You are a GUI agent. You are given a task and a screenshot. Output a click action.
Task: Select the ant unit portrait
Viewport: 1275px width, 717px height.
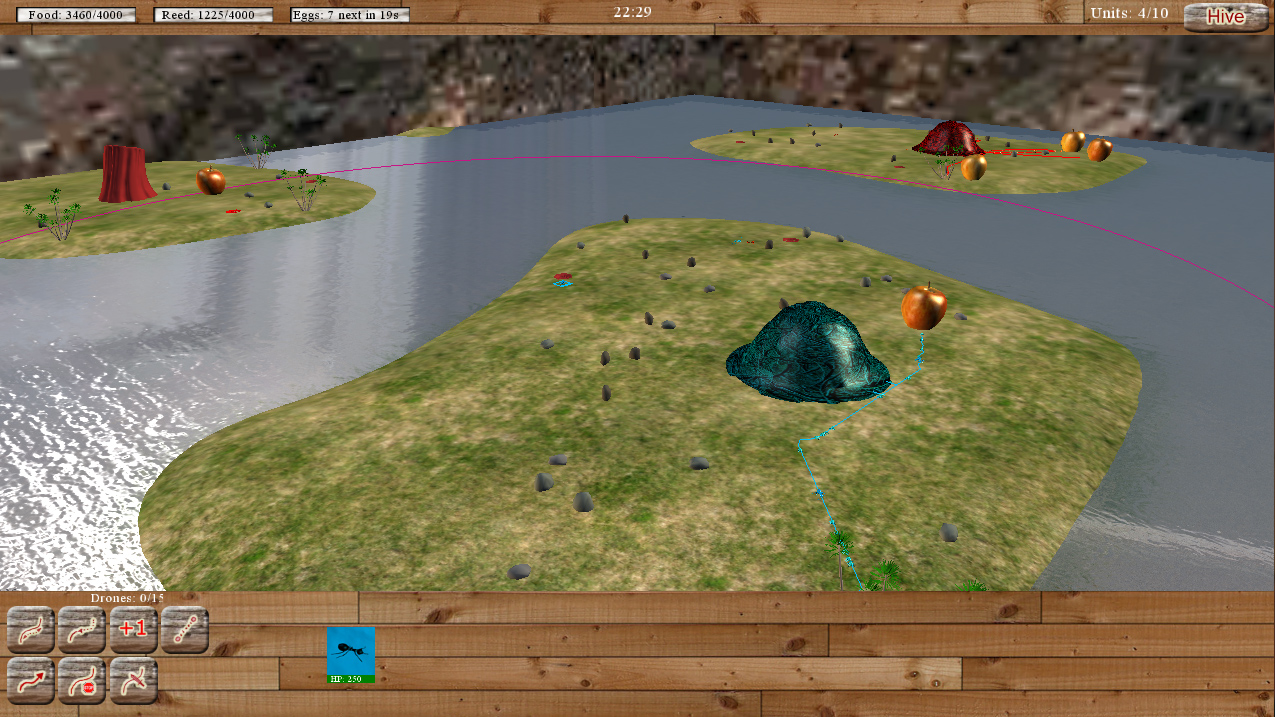point(351,654)
